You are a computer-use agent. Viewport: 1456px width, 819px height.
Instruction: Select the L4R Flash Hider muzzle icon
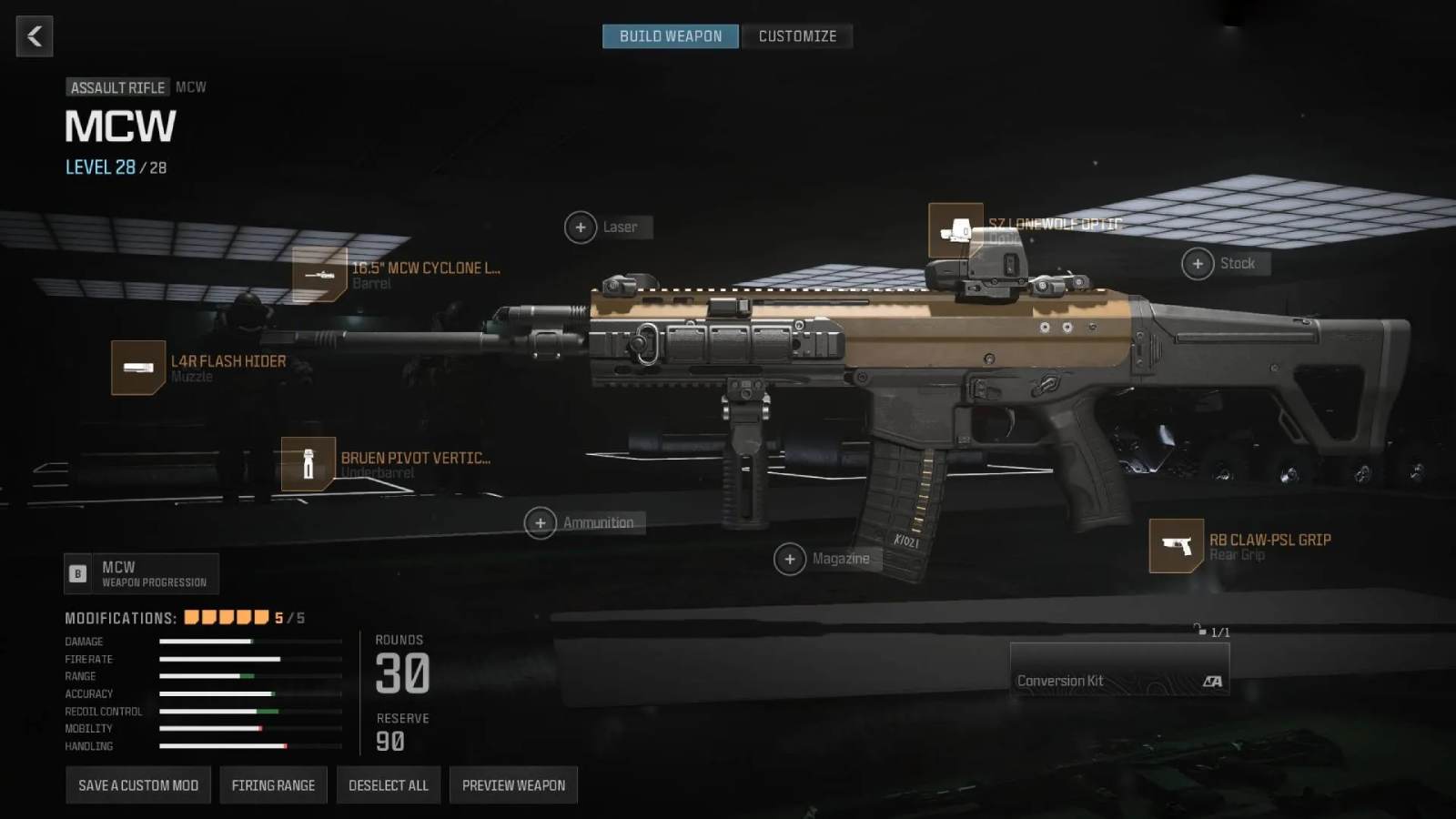click(x=137, y=368)
